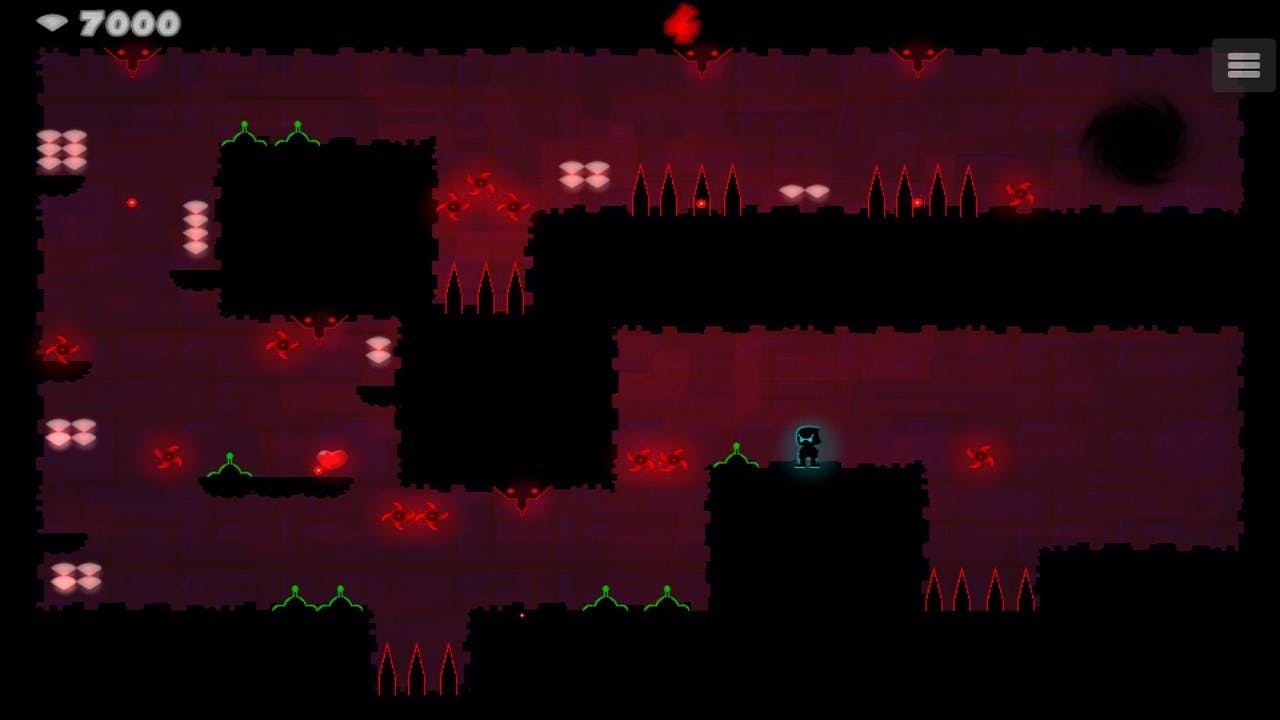Click the bat with red eyes below the center platform
Viewport: 1280px width, 720px height.
click(523, 492)
